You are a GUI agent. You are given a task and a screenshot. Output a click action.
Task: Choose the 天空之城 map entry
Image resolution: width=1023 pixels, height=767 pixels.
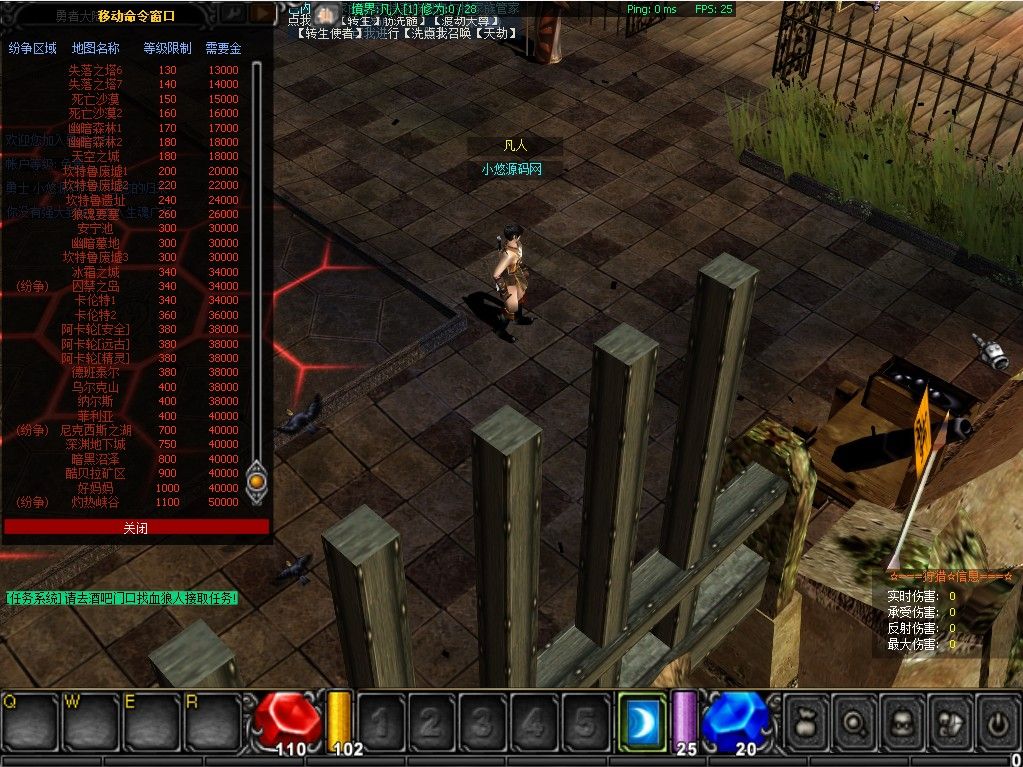pos(95,157)
